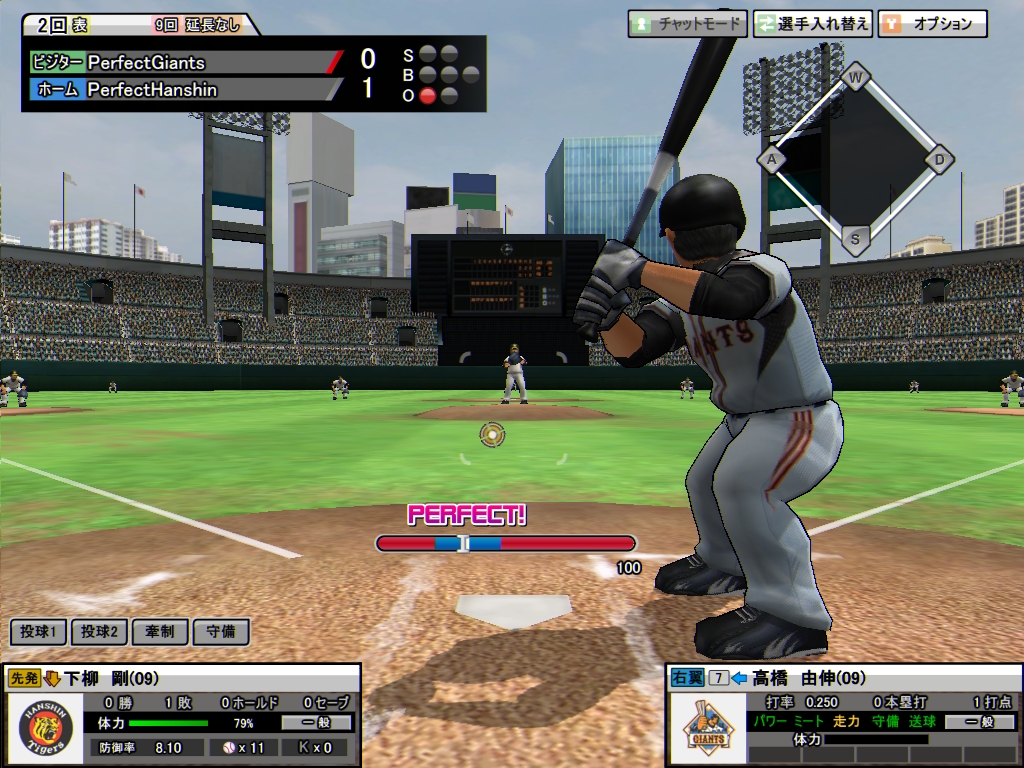Select the 投球1 camera button
1024x768 pixels.
pyautogui.click(x=39, y=632)
